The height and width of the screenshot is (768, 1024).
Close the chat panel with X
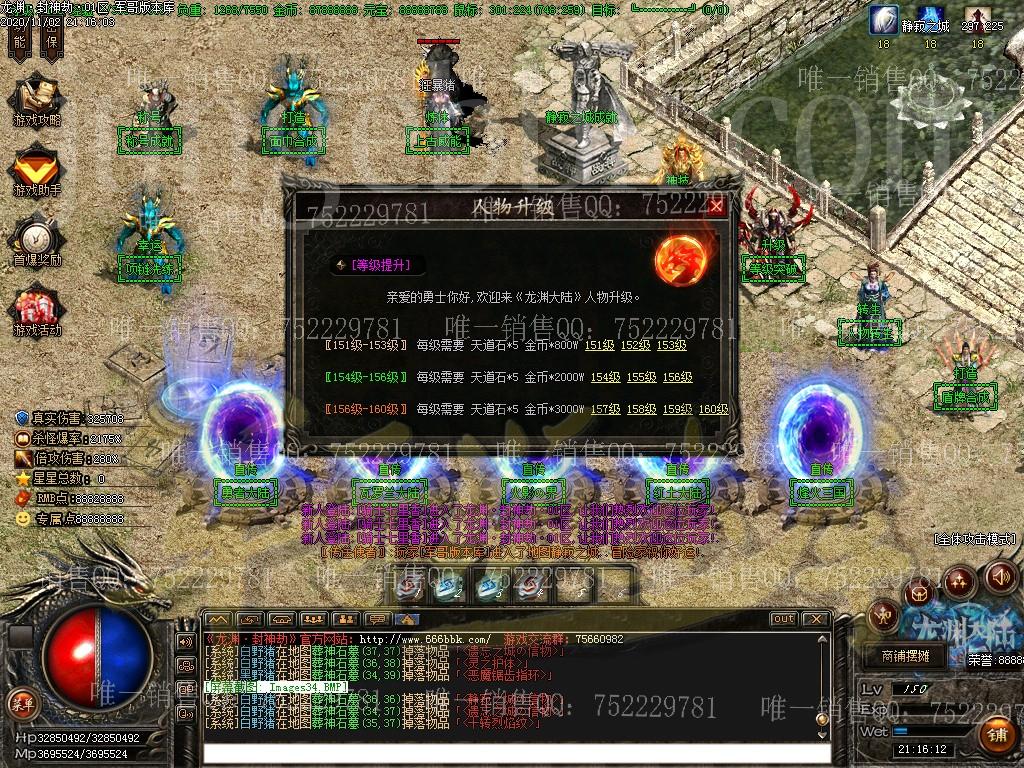point(815,619)
